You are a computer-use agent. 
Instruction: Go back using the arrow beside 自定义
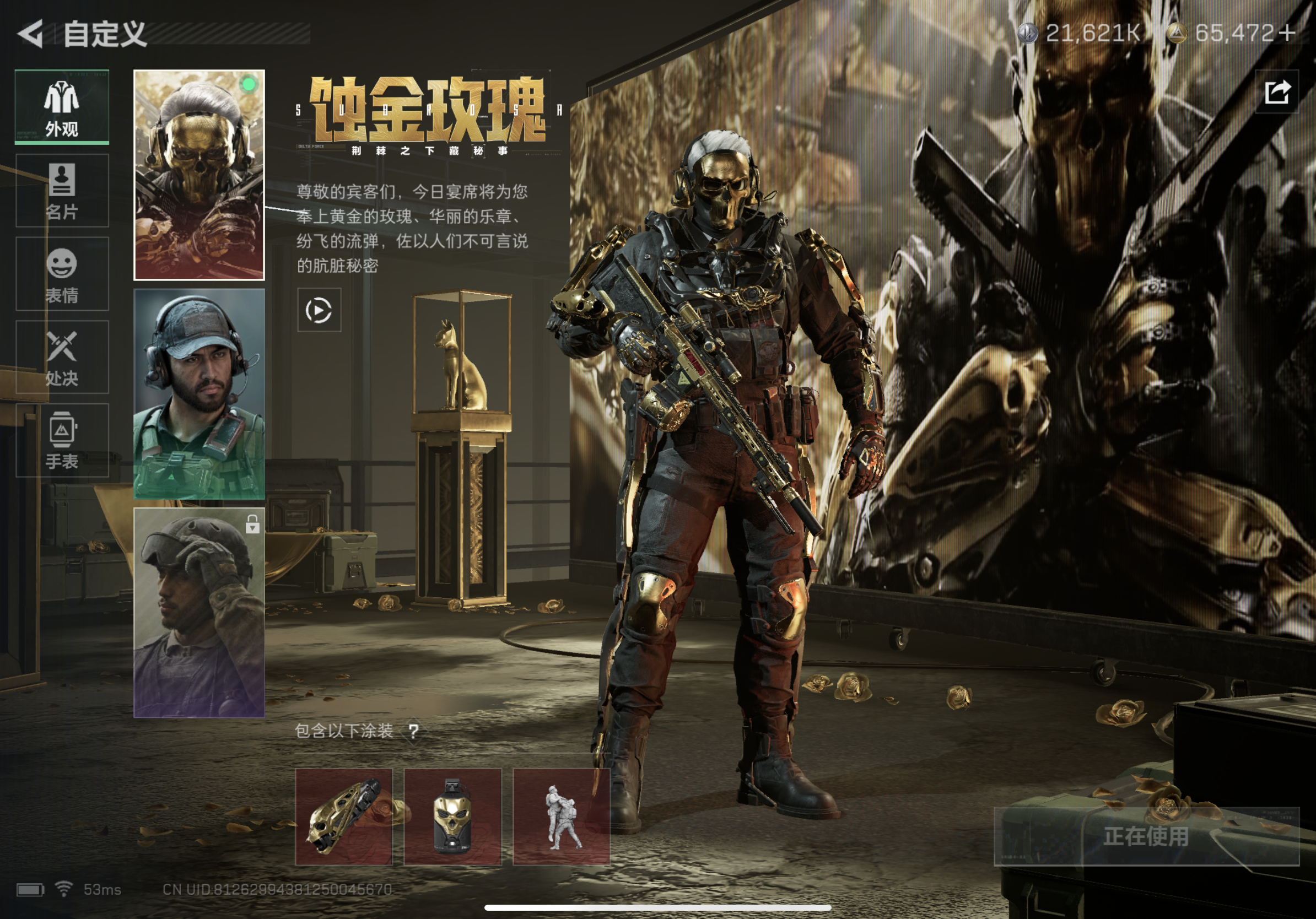point(31,33)
